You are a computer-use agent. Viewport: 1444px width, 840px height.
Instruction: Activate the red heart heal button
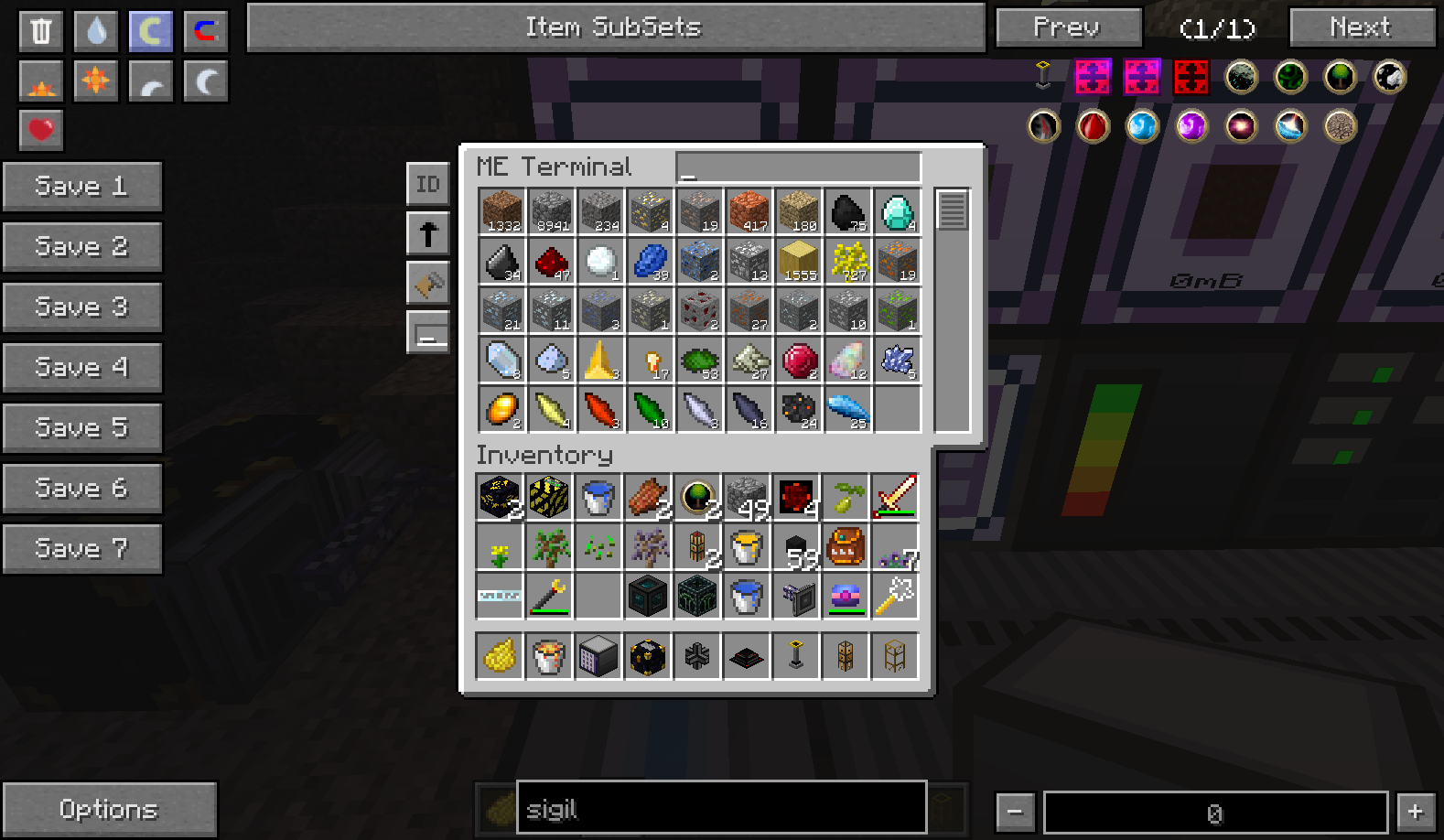coord(41,130)
